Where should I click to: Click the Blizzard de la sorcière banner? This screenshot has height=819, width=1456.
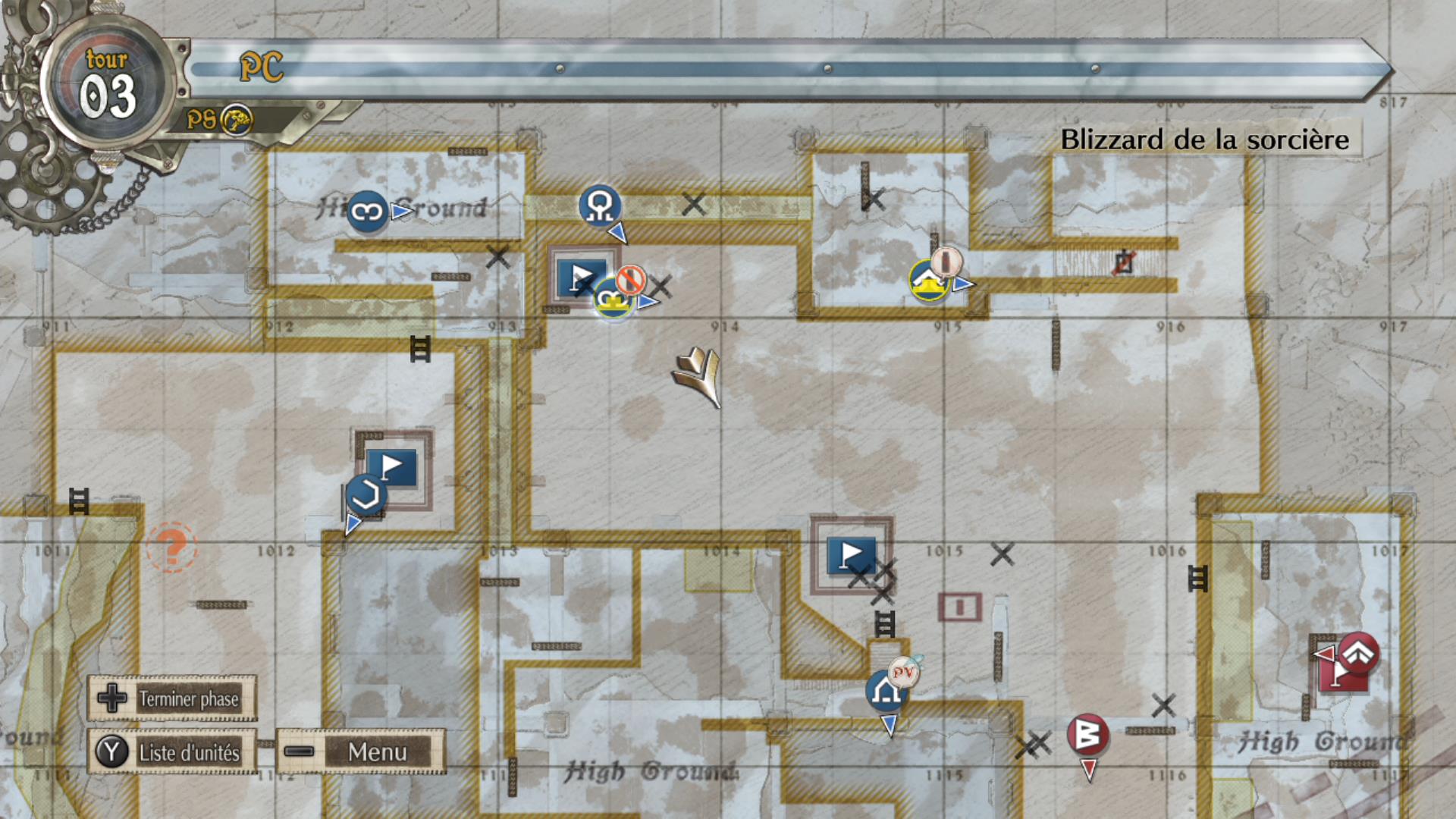1206,140
